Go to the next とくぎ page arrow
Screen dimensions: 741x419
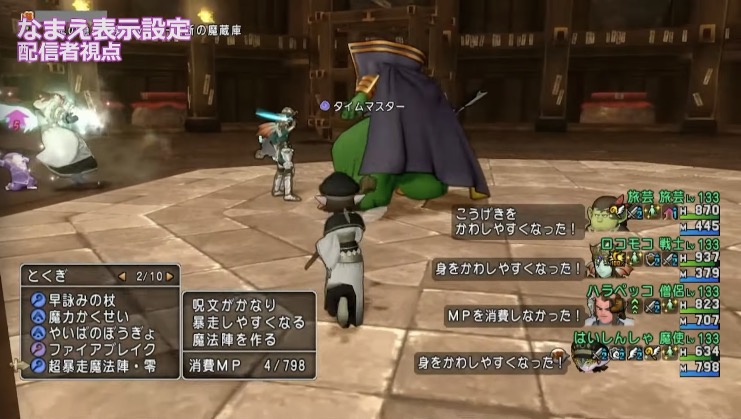tap(170, 275)
